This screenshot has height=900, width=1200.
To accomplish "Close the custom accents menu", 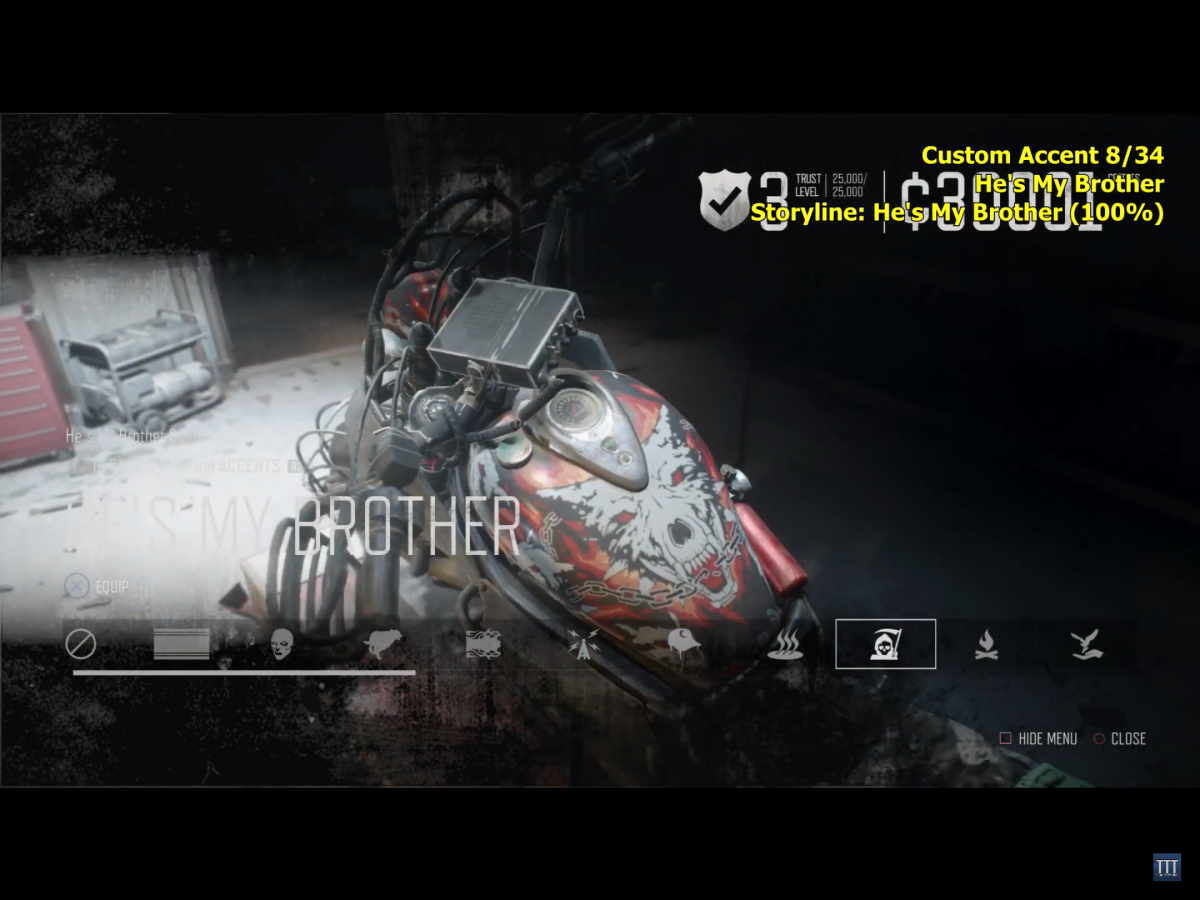I will (x=1120, y=739).
